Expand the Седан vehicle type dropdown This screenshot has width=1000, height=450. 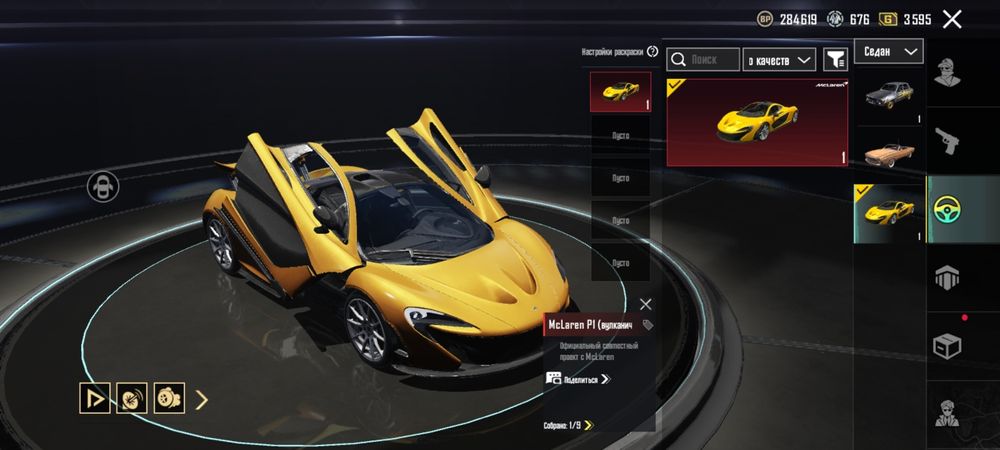[888, 51]
